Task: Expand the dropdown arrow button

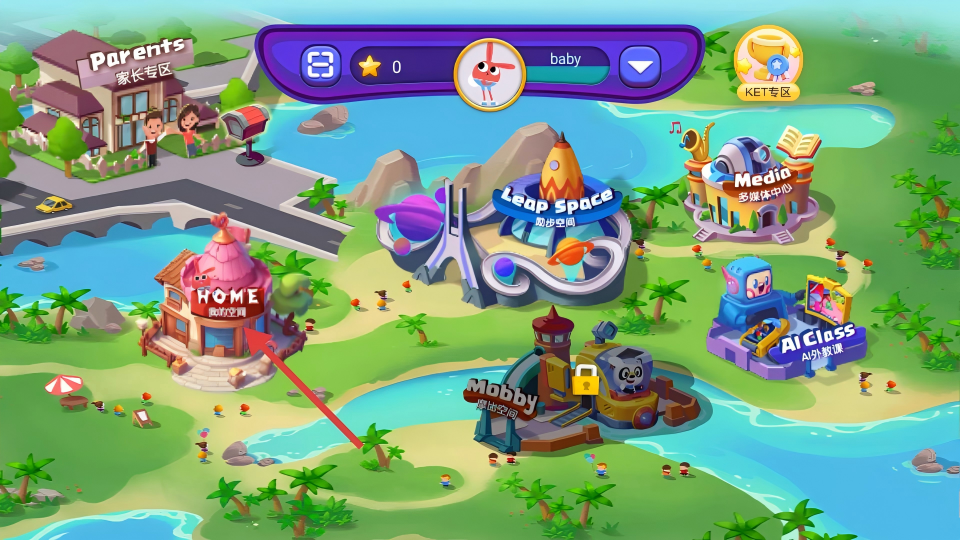Action: 640,67
